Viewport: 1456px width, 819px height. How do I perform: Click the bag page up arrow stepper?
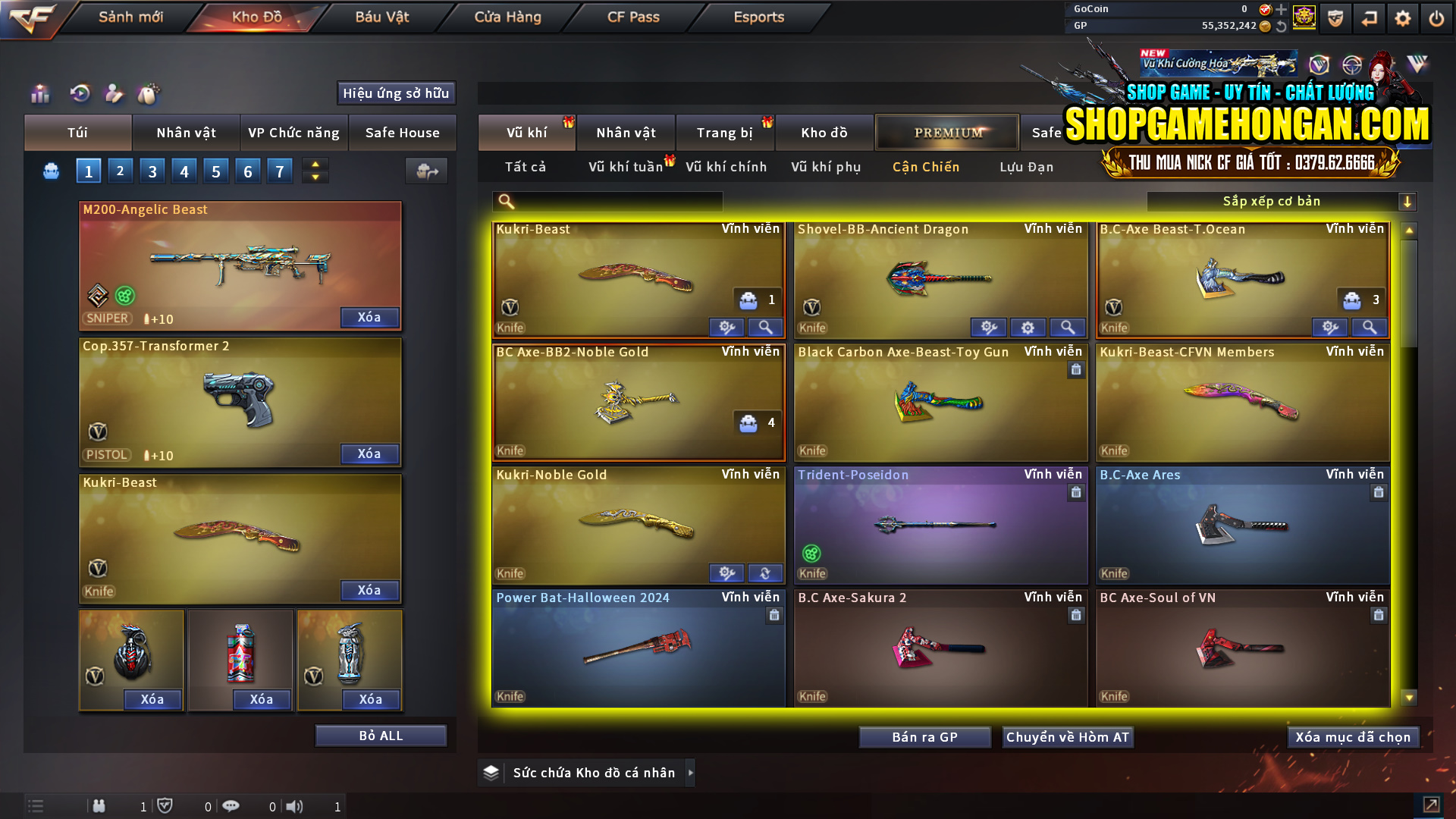(x=315, y=165)
